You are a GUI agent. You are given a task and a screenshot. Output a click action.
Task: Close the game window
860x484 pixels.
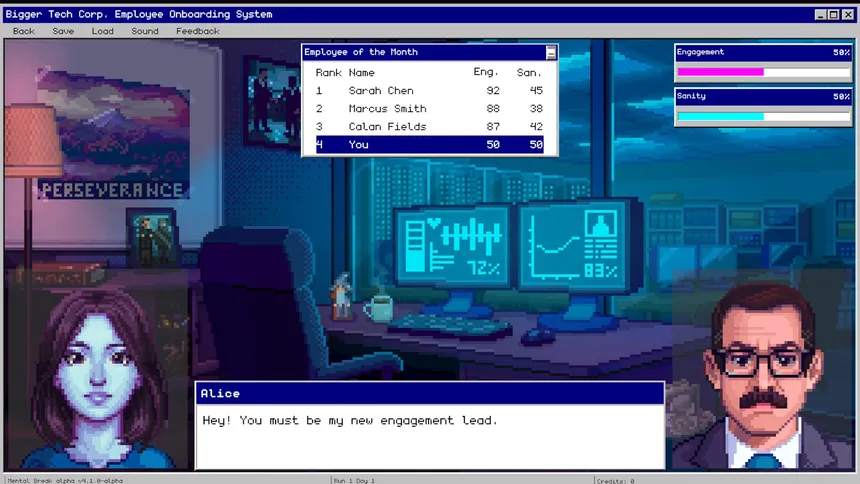tap(848, 15)
